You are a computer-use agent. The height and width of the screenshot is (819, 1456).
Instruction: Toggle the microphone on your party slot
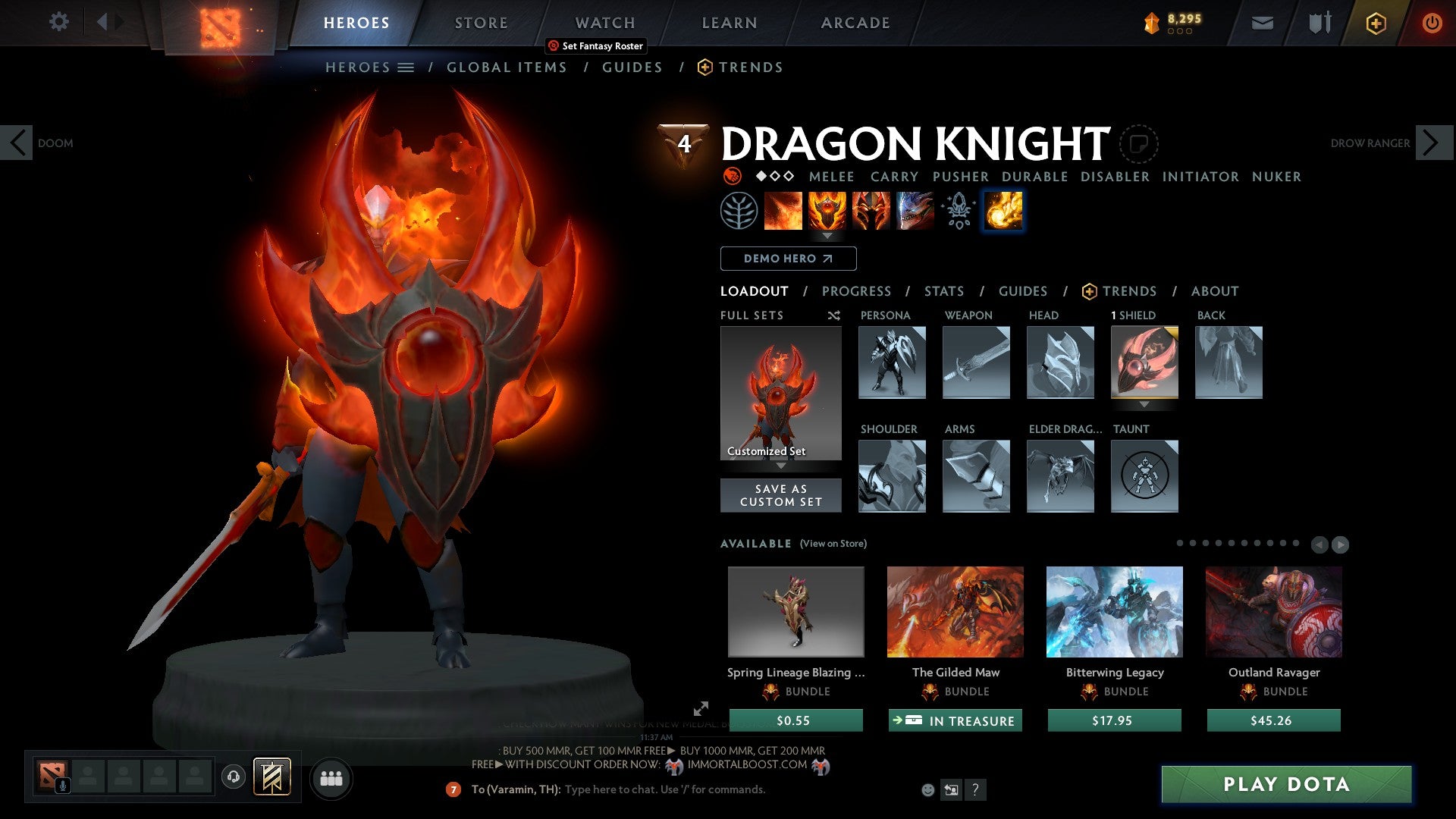pyautogui.click(x=62, y=784)
